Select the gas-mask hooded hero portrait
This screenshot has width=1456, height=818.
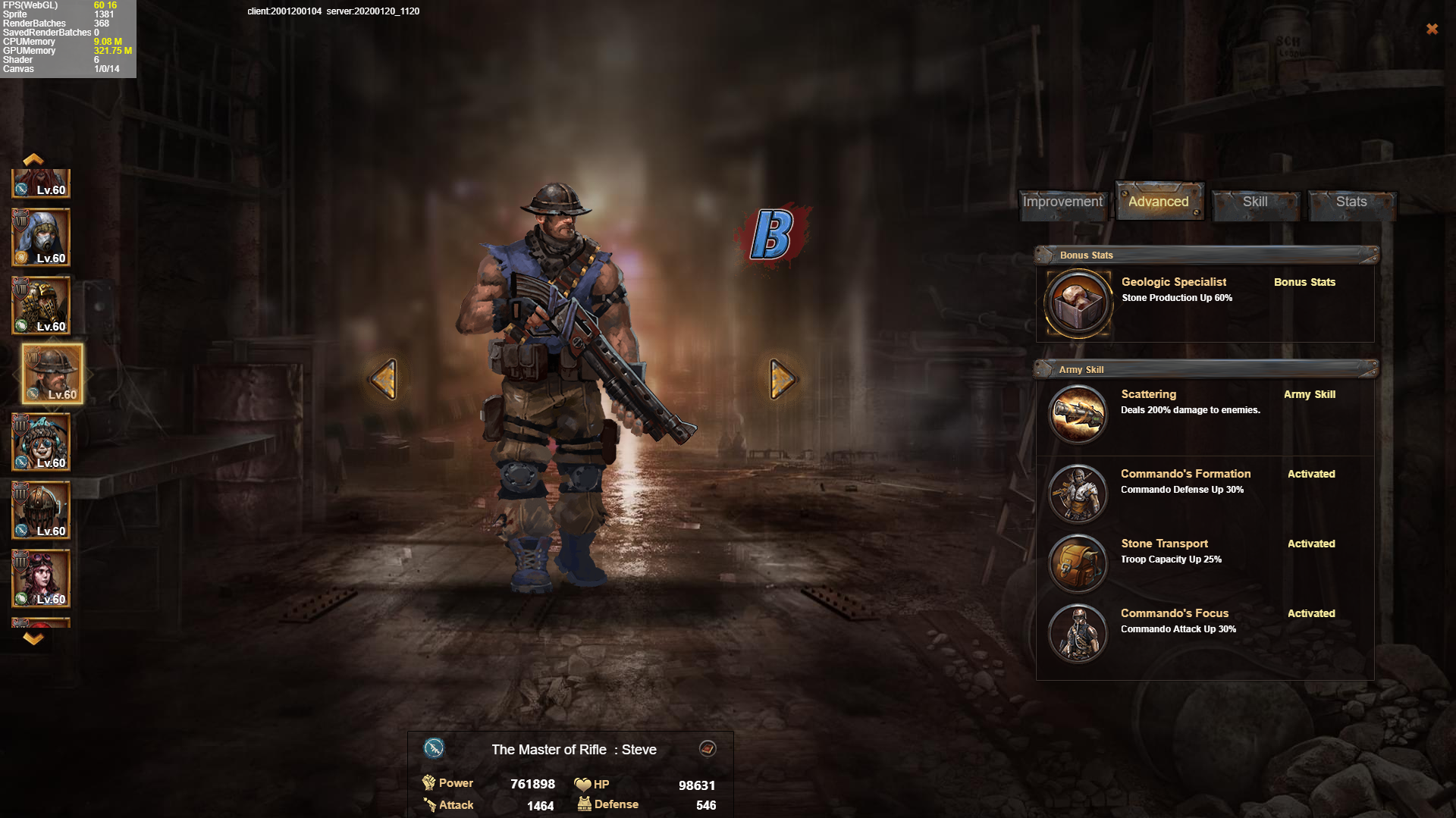pyautogui.click(x=41, y=237)
